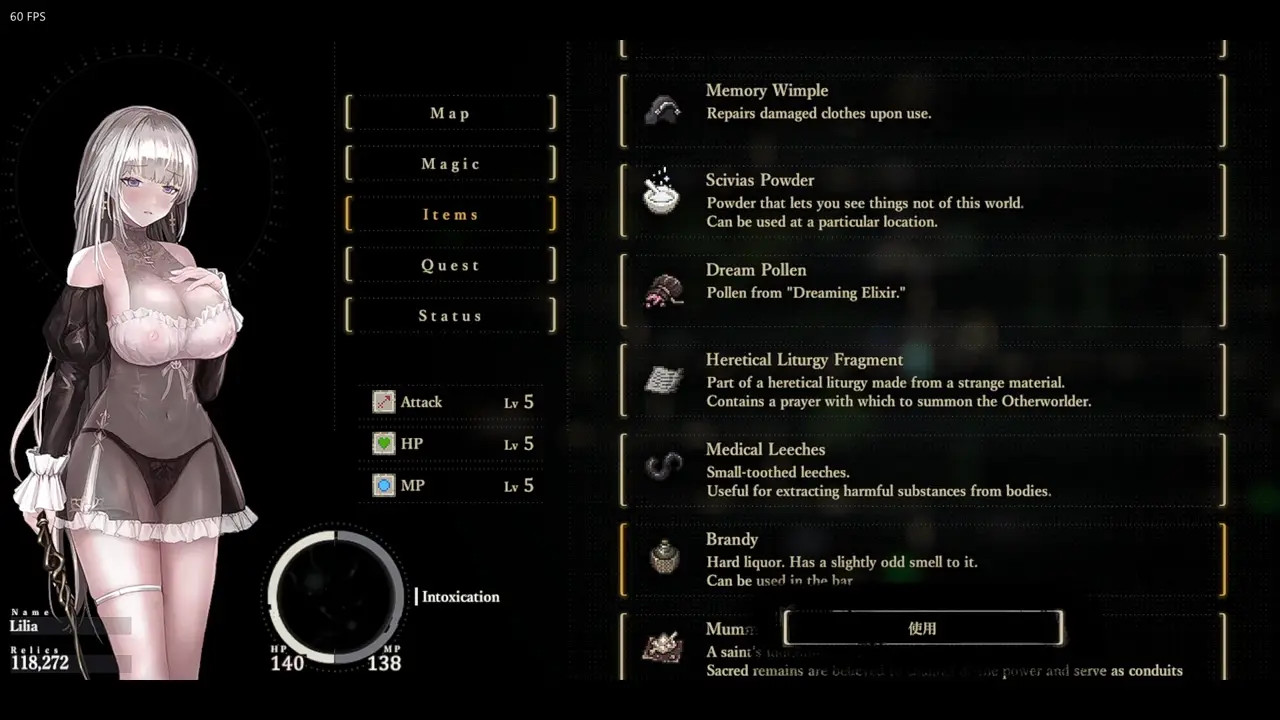Select the Magic menu entry

click(450, 164)
